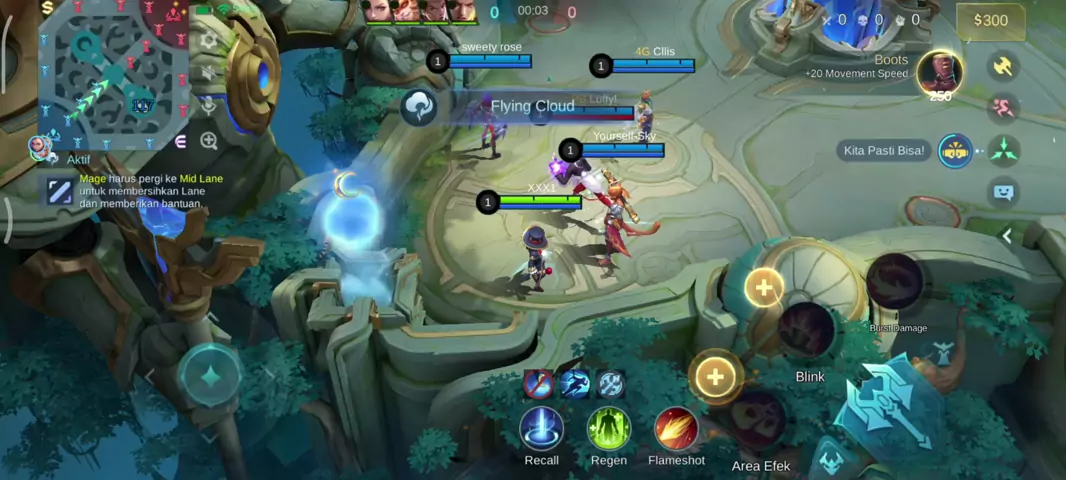1066x480 pixels.
Task: Toggle the speaker sound icon
Action: point(208,73)
